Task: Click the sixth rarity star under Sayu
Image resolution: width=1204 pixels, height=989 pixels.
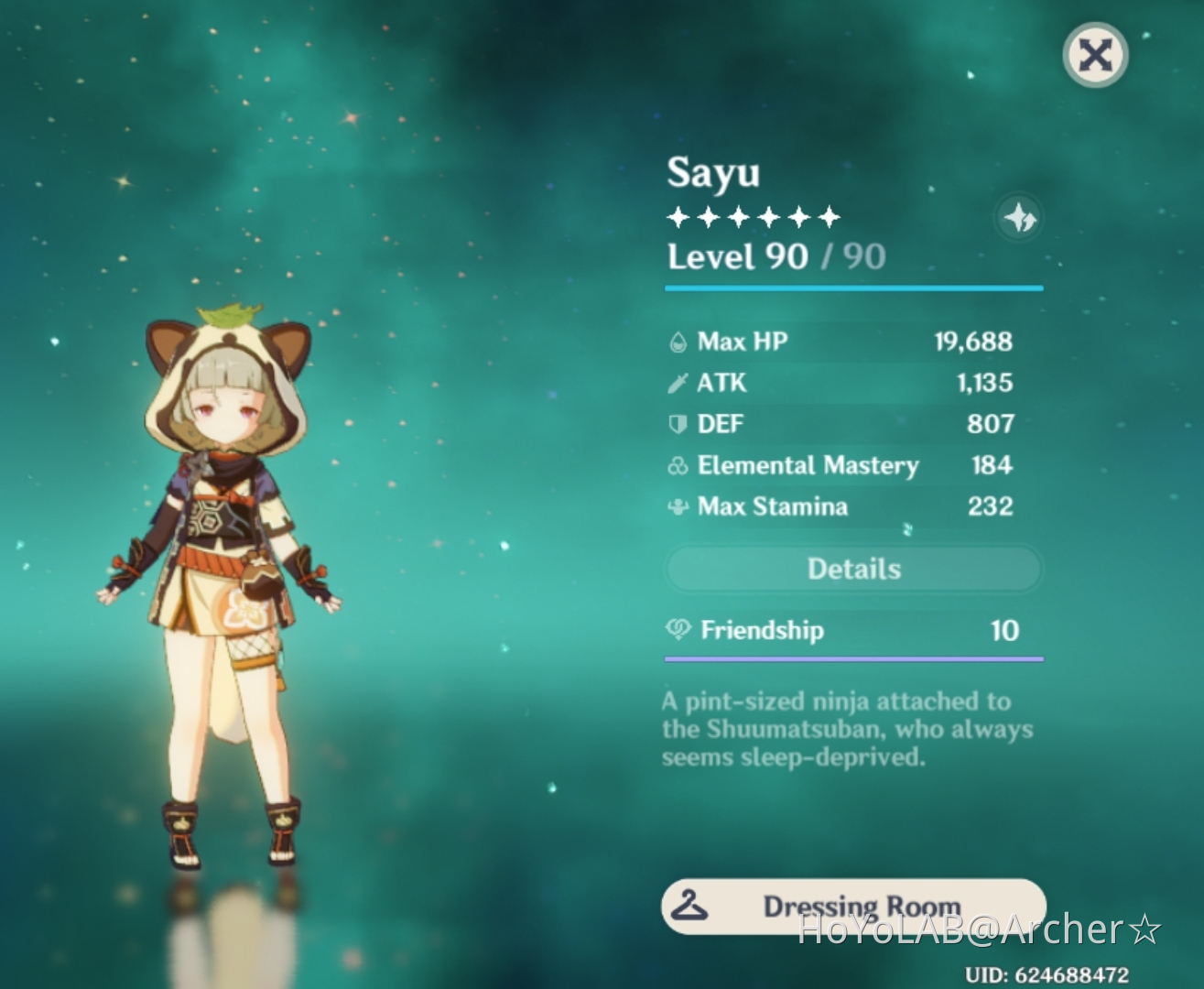Action: 829,217
